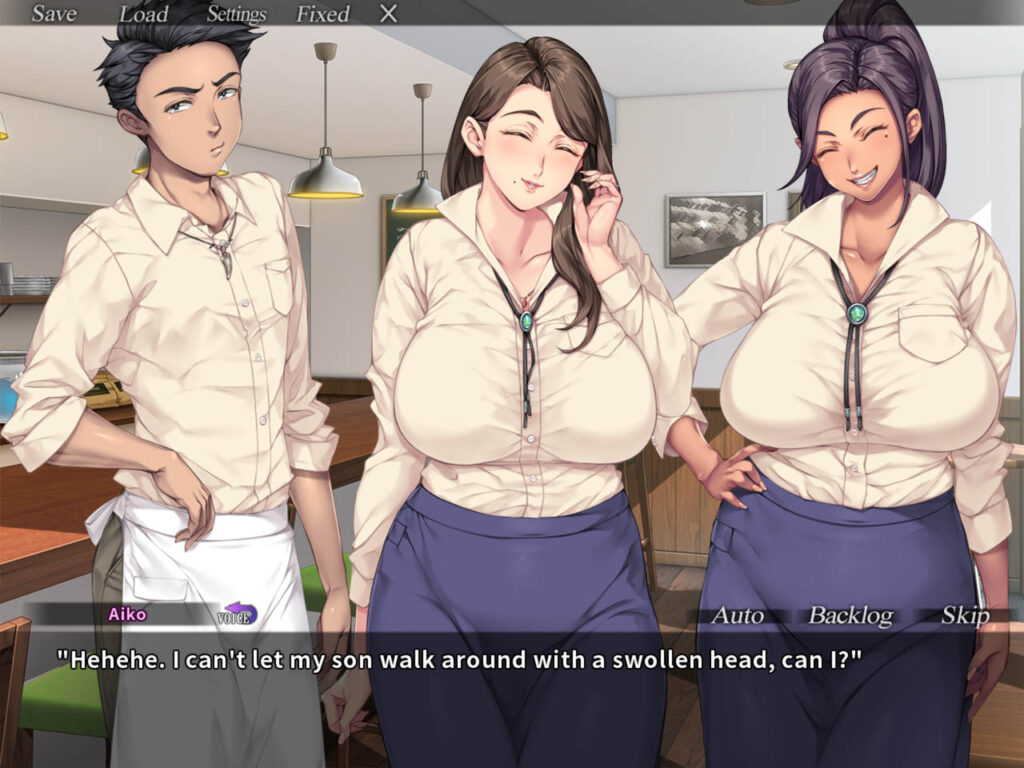Viewport: 1024px width, 768px height.
Task: Activate Skip mode
Action: coord(965,615)
